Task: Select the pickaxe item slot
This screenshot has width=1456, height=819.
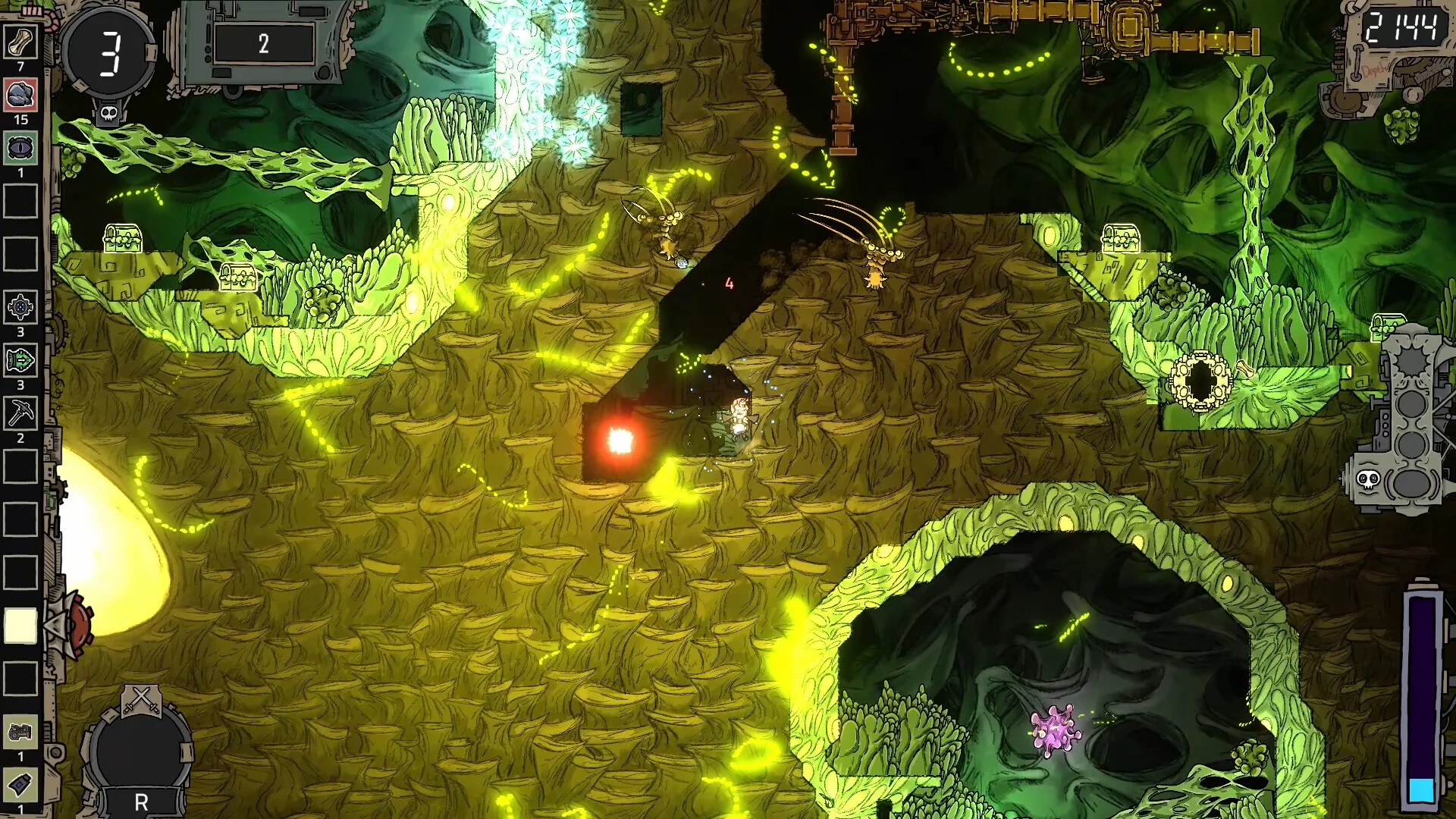Action: pos(20,414)
